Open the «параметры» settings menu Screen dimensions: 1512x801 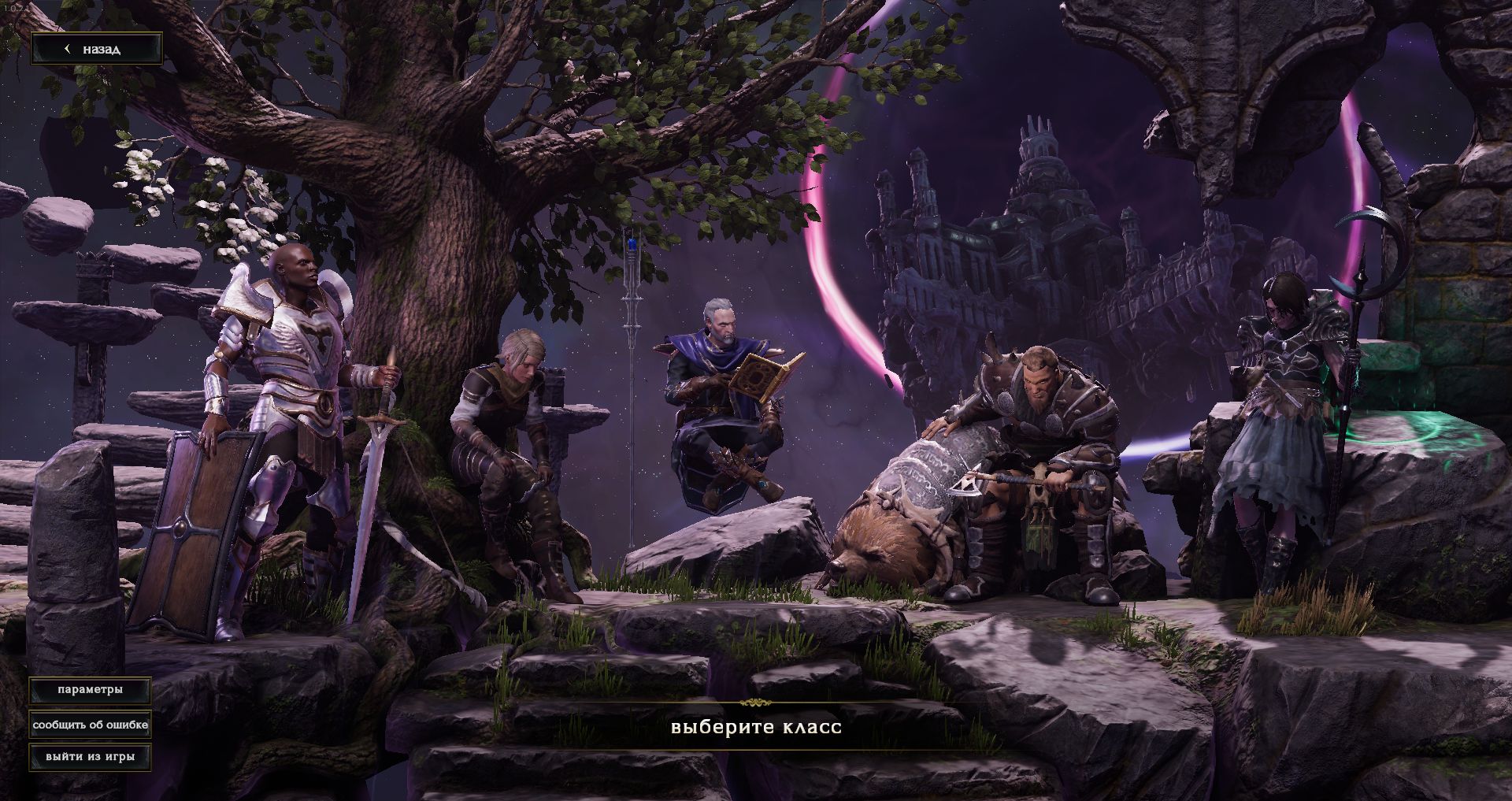[90, 690]
